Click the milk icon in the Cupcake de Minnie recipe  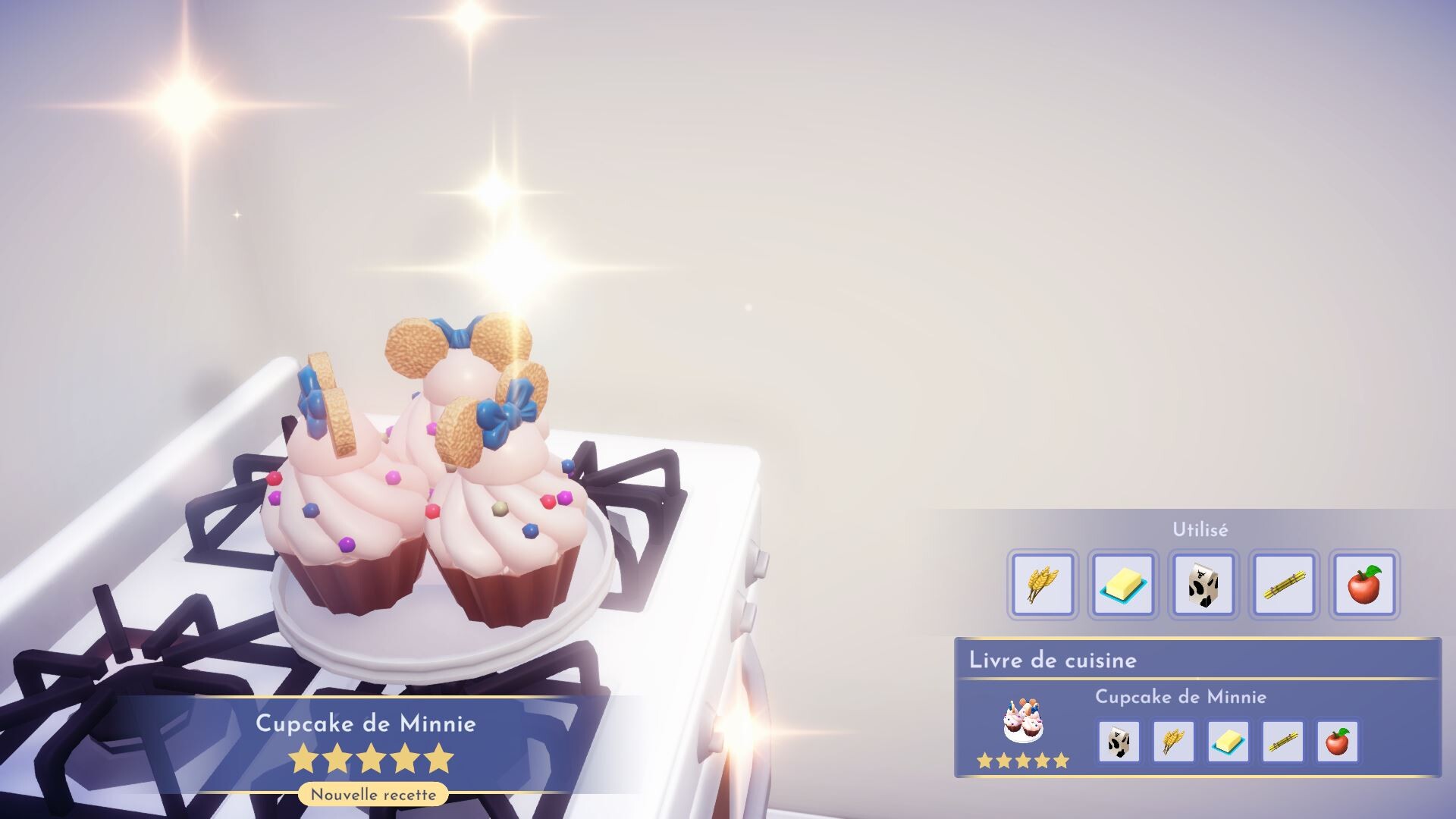[x=1120, y=741]
